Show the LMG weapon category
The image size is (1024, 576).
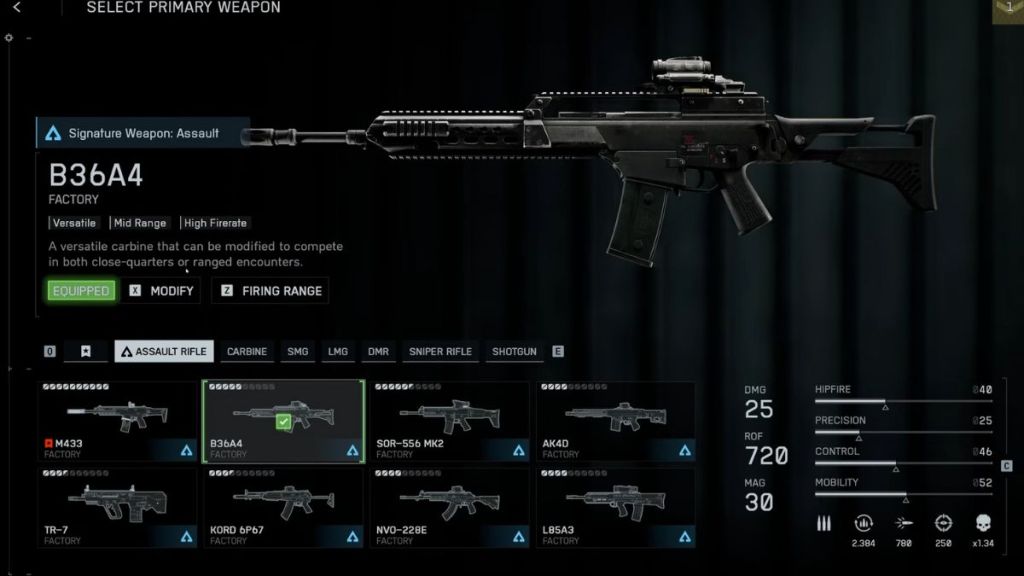(x=338, y=352)
